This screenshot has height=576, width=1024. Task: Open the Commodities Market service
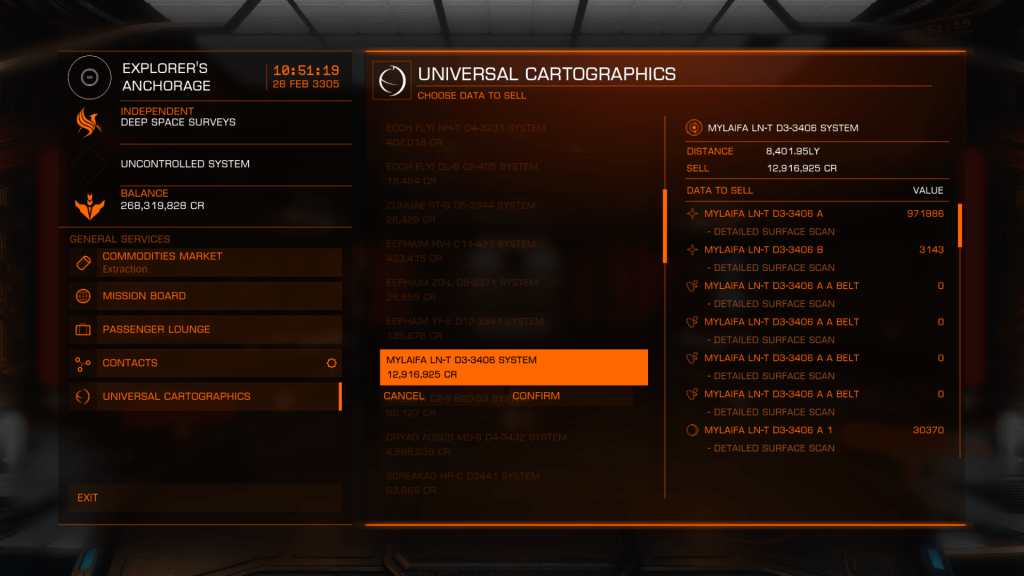click(205, 262)
